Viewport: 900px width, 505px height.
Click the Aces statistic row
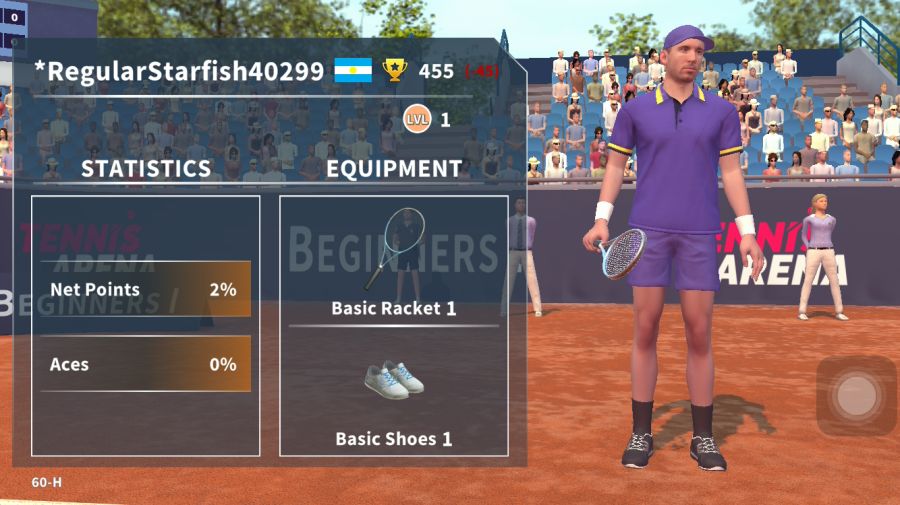[x=145, y=364]
